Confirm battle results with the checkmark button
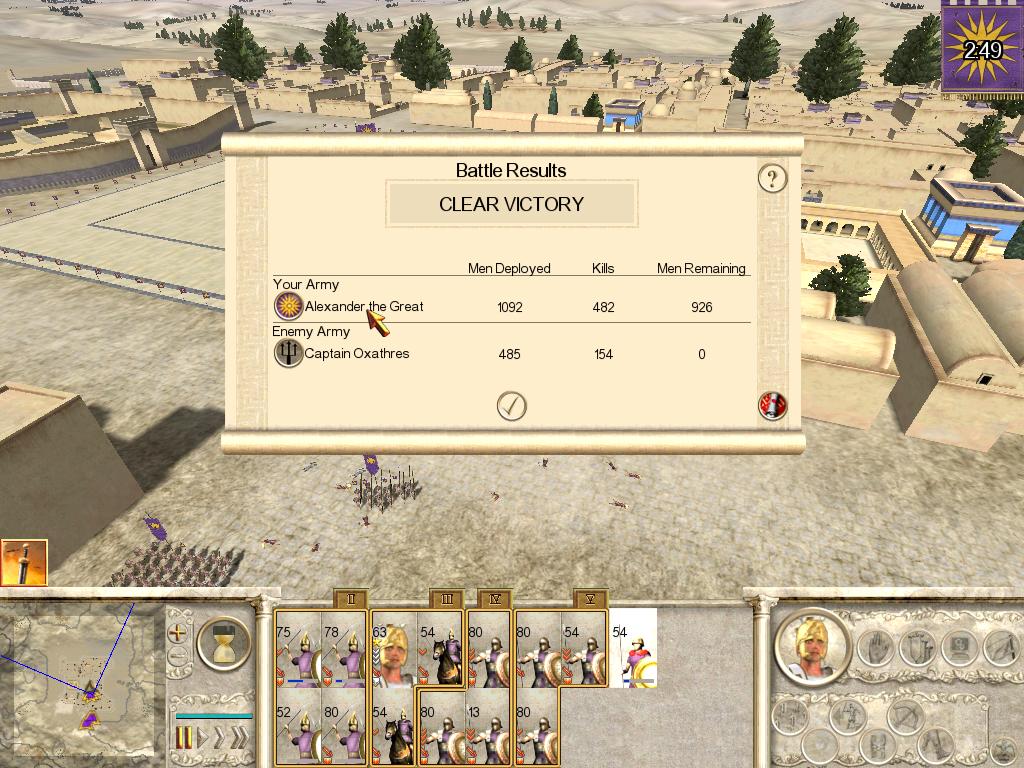 [512, 405]
